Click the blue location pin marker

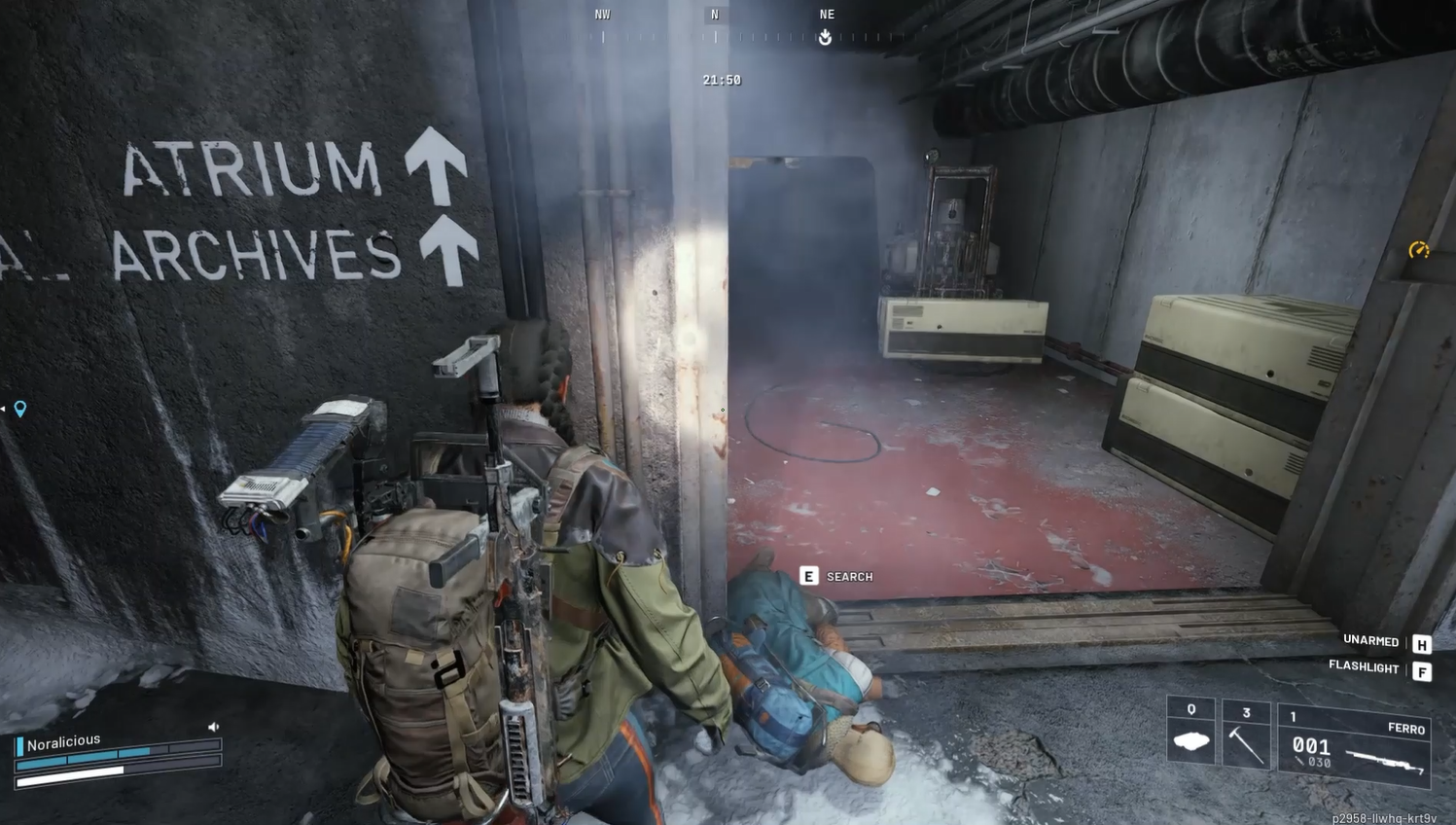point(19,409)
